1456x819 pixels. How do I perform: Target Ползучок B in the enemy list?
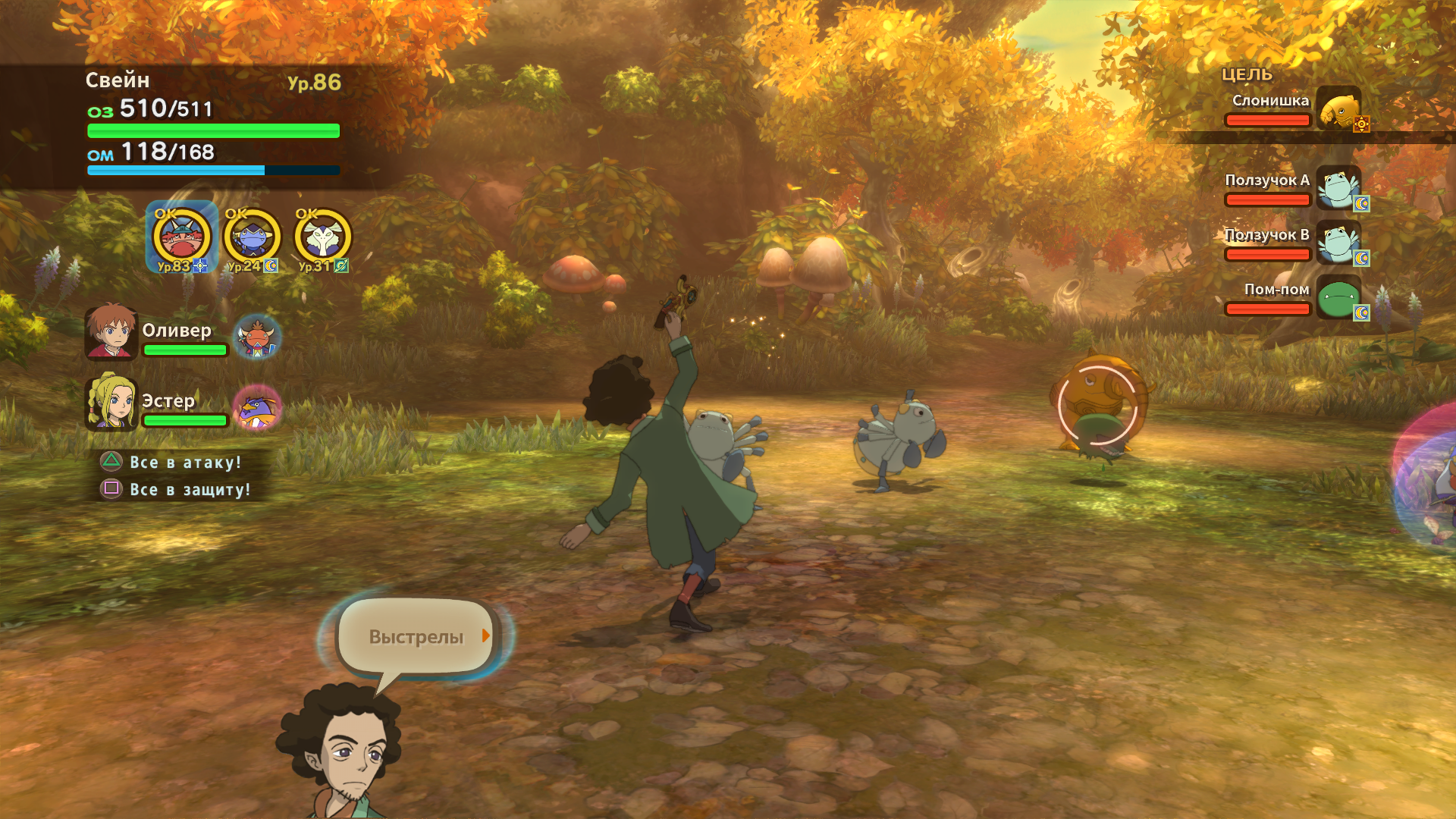[1293, 243]
